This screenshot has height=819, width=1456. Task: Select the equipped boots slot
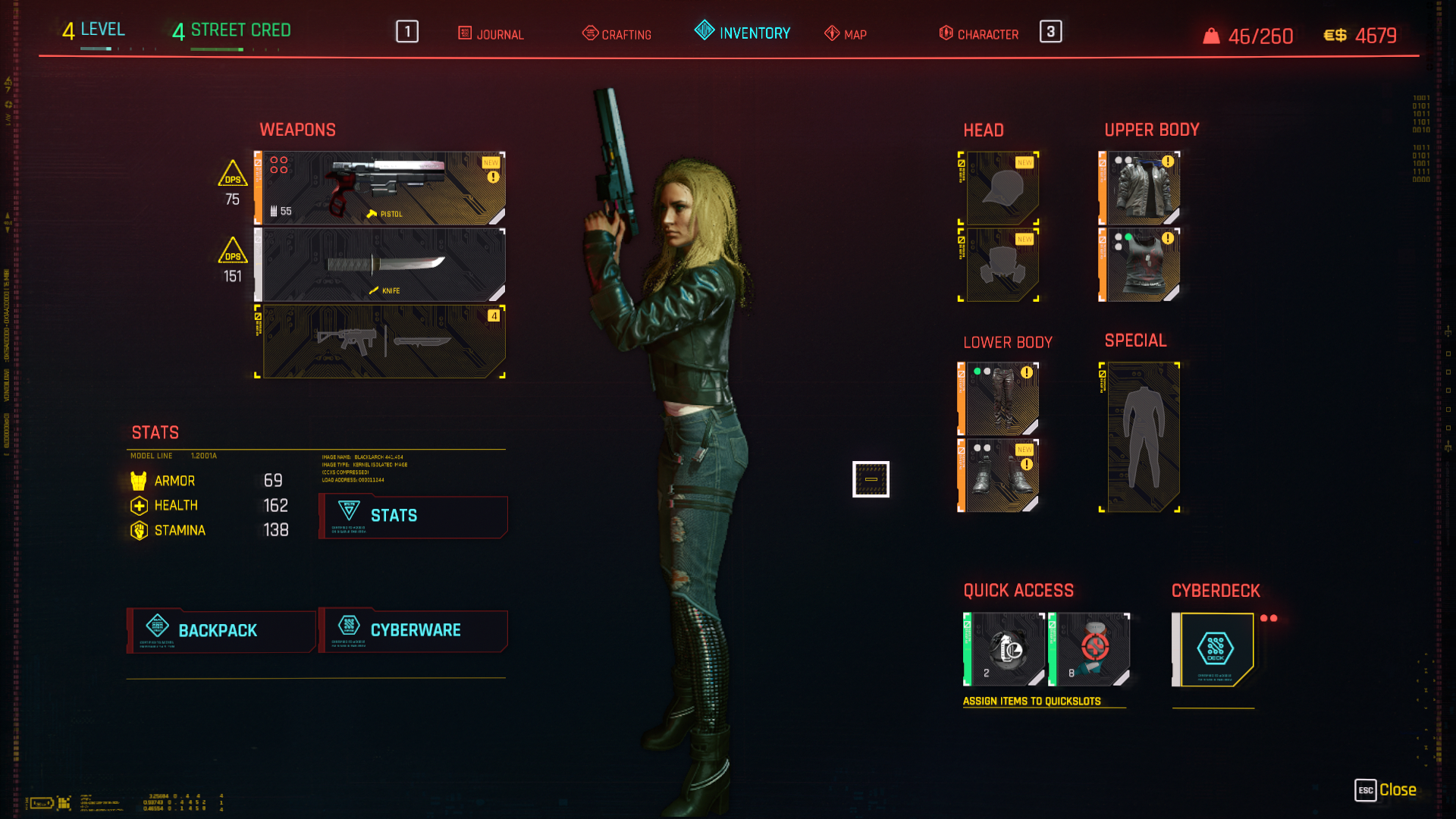[x=1001, y=475]
